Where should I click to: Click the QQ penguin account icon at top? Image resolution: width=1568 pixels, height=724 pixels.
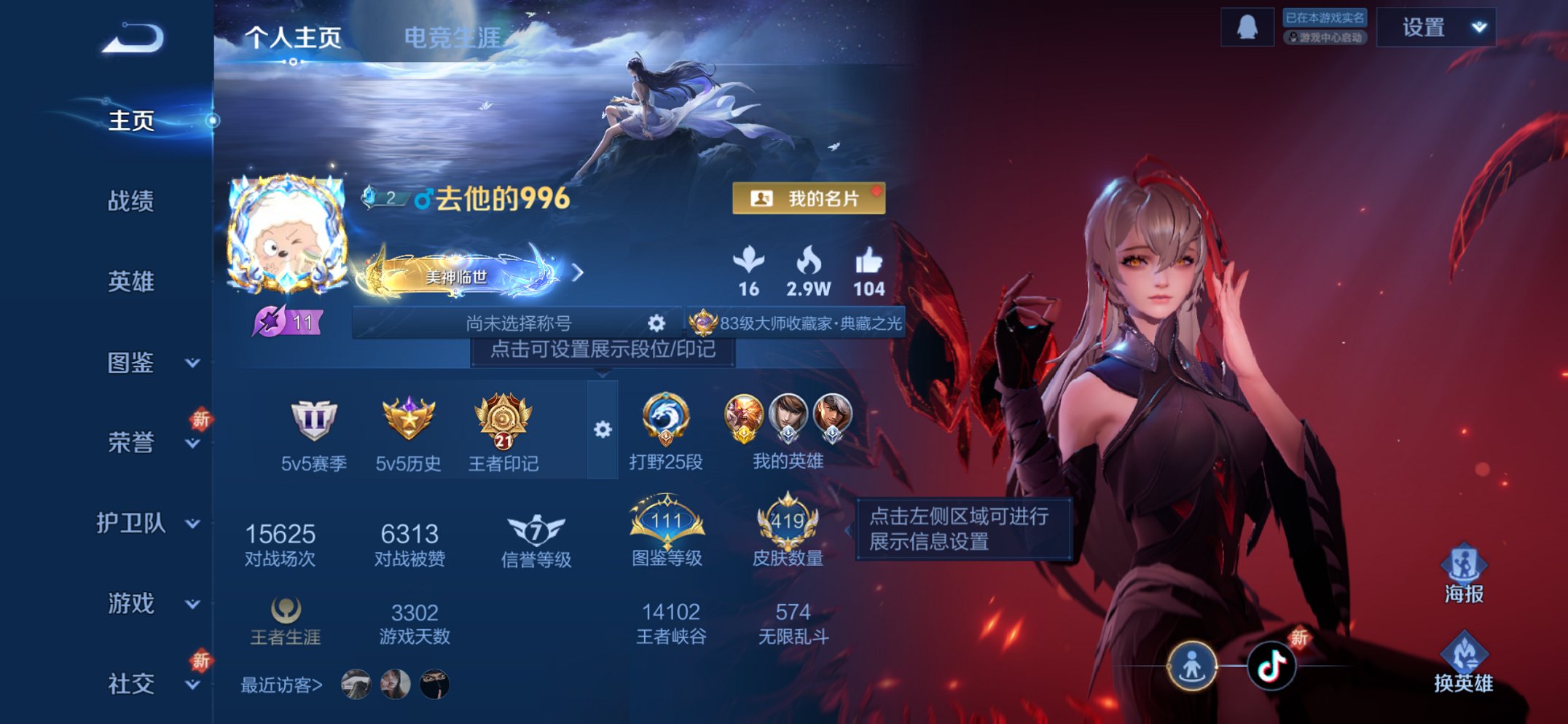1248,28
